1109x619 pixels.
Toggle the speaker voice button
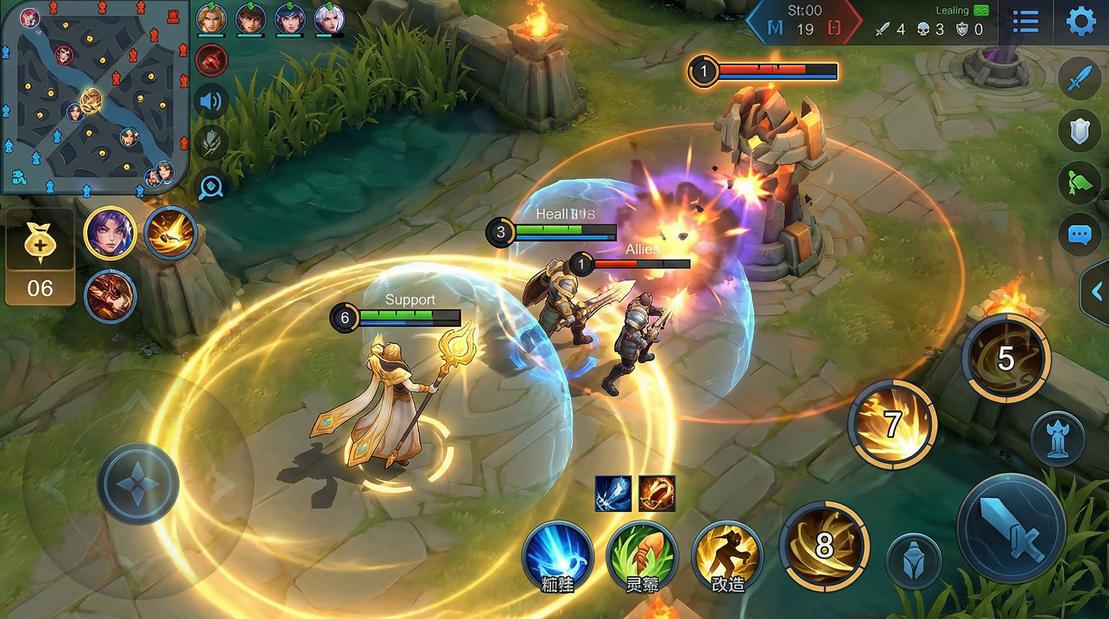click(211, 101)
